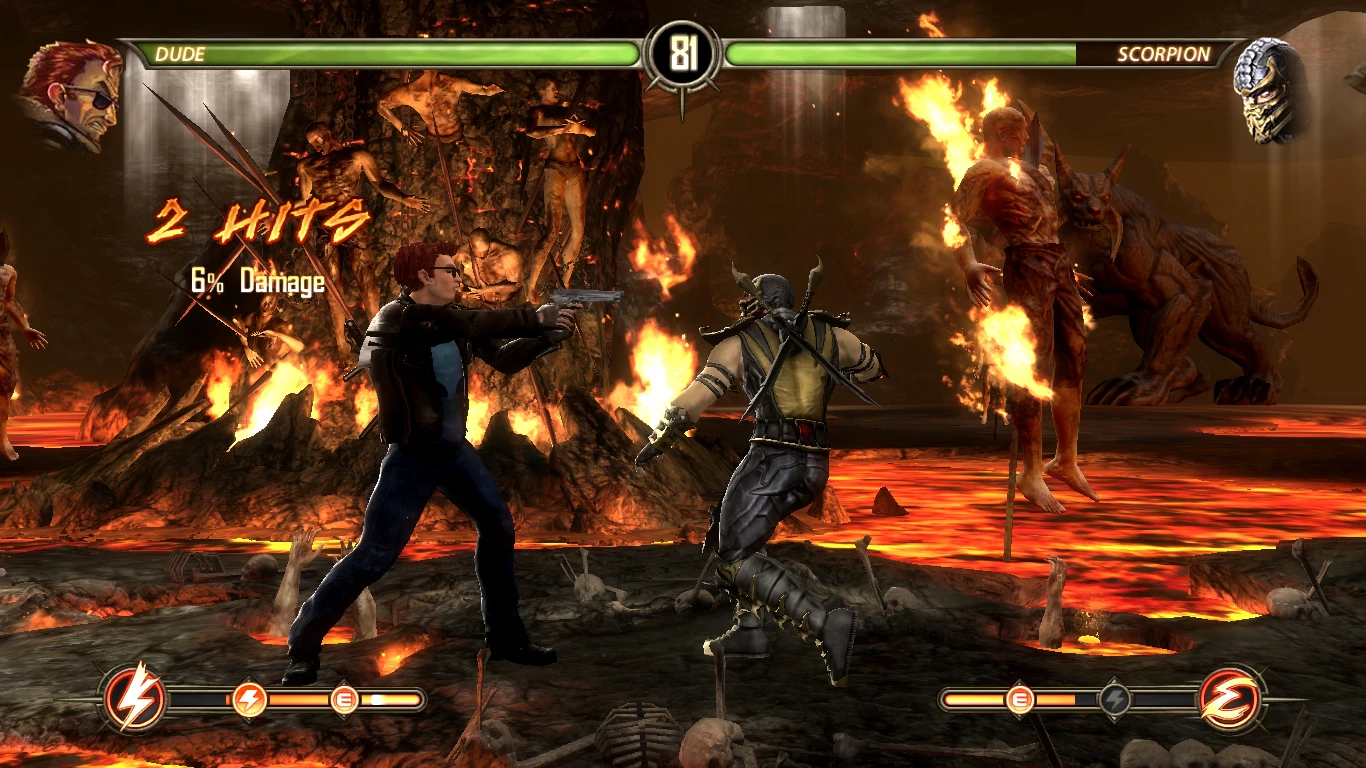
Task: Click the E marker on Scorpion's meter
Action: (1020, 699)
